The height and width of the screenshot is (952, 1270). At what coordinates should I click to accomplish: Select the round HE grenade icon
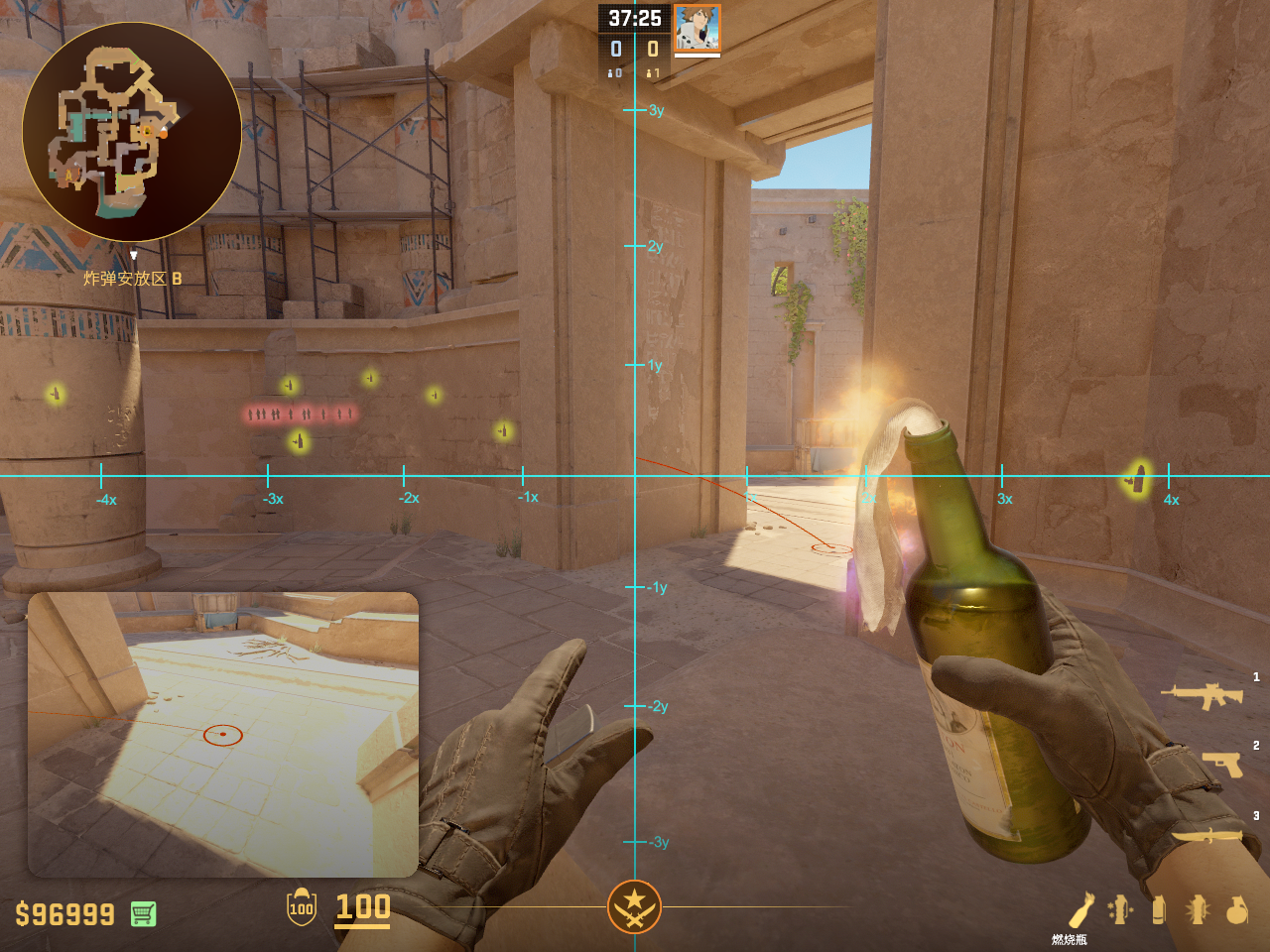point(1236,909)
